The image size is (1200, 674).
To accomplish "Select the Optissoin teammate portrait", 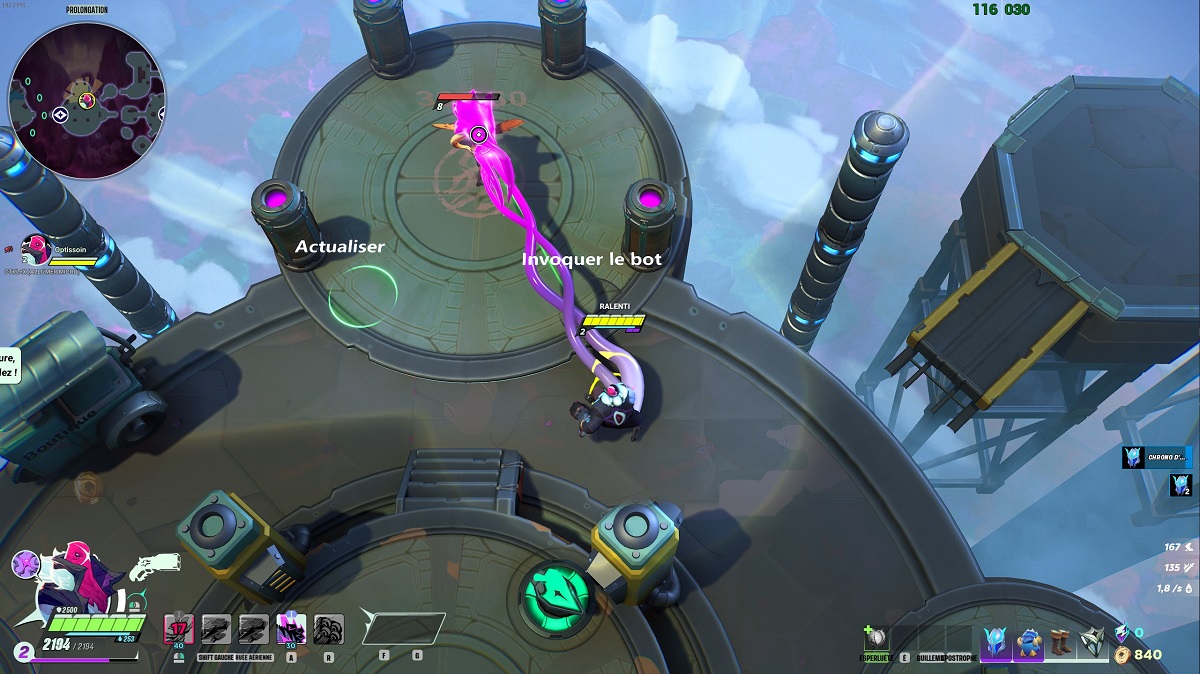I will (36, 248).
